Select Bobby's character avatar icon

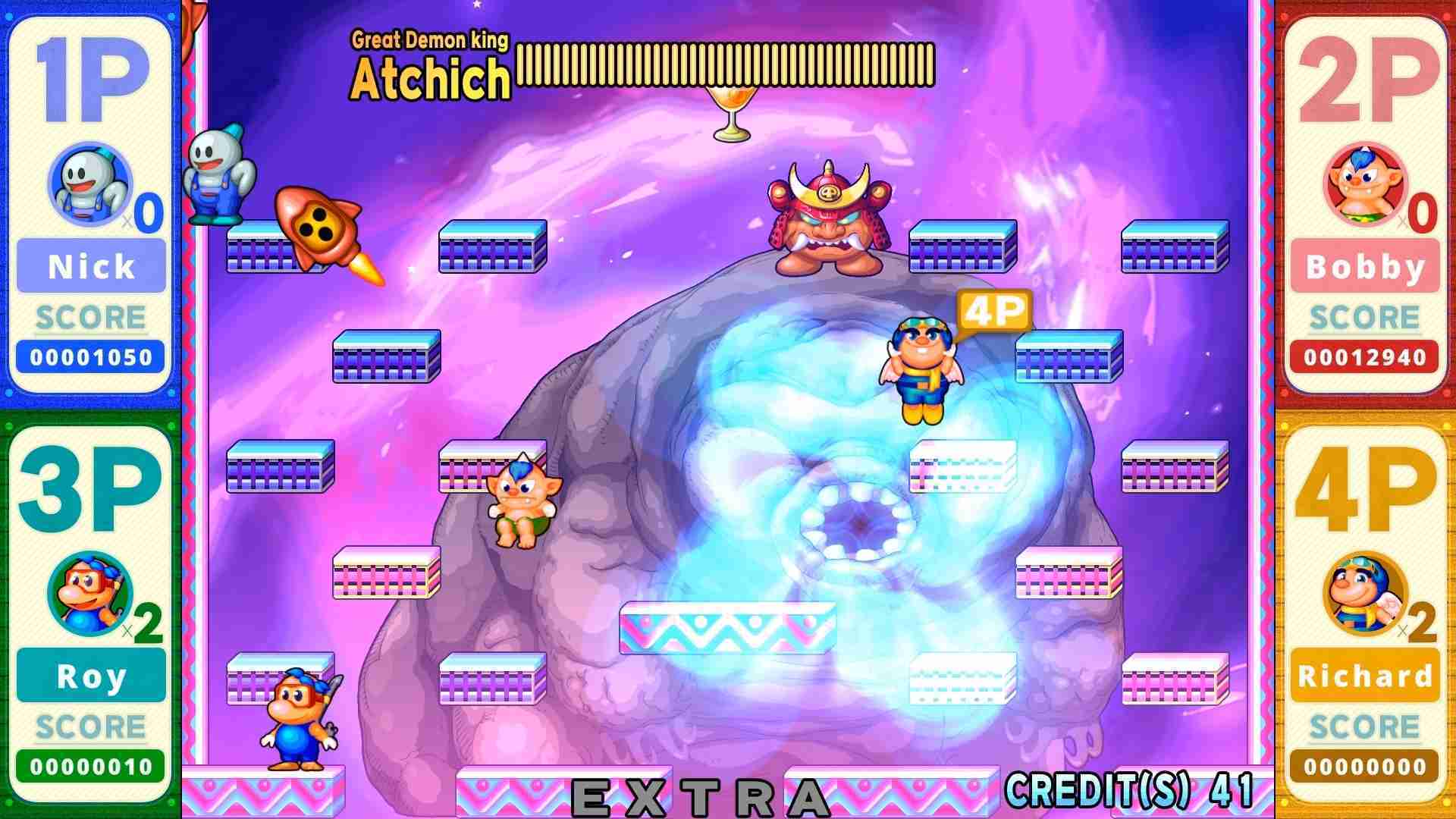click(1364, 182)
